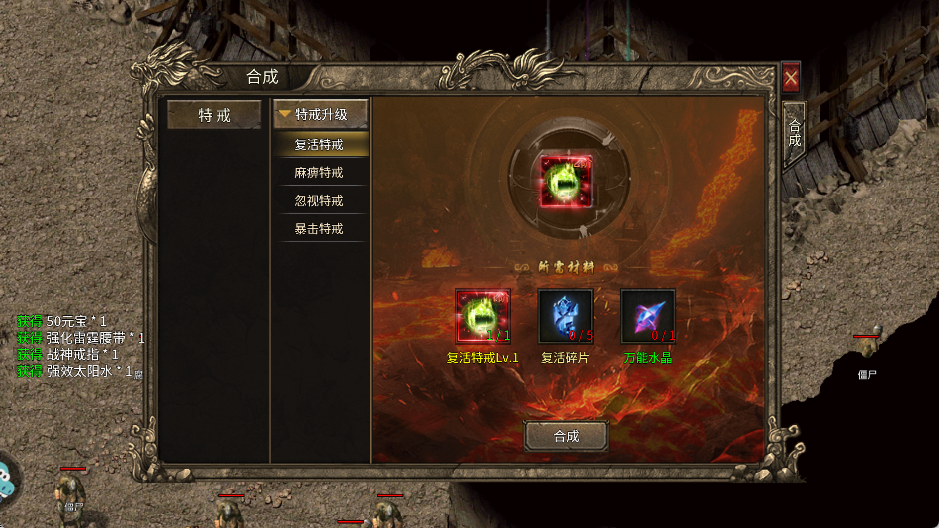939x528 pixels.
Task: Choose 暴击特戒 from the list
Action: click(x=320, y=228)
